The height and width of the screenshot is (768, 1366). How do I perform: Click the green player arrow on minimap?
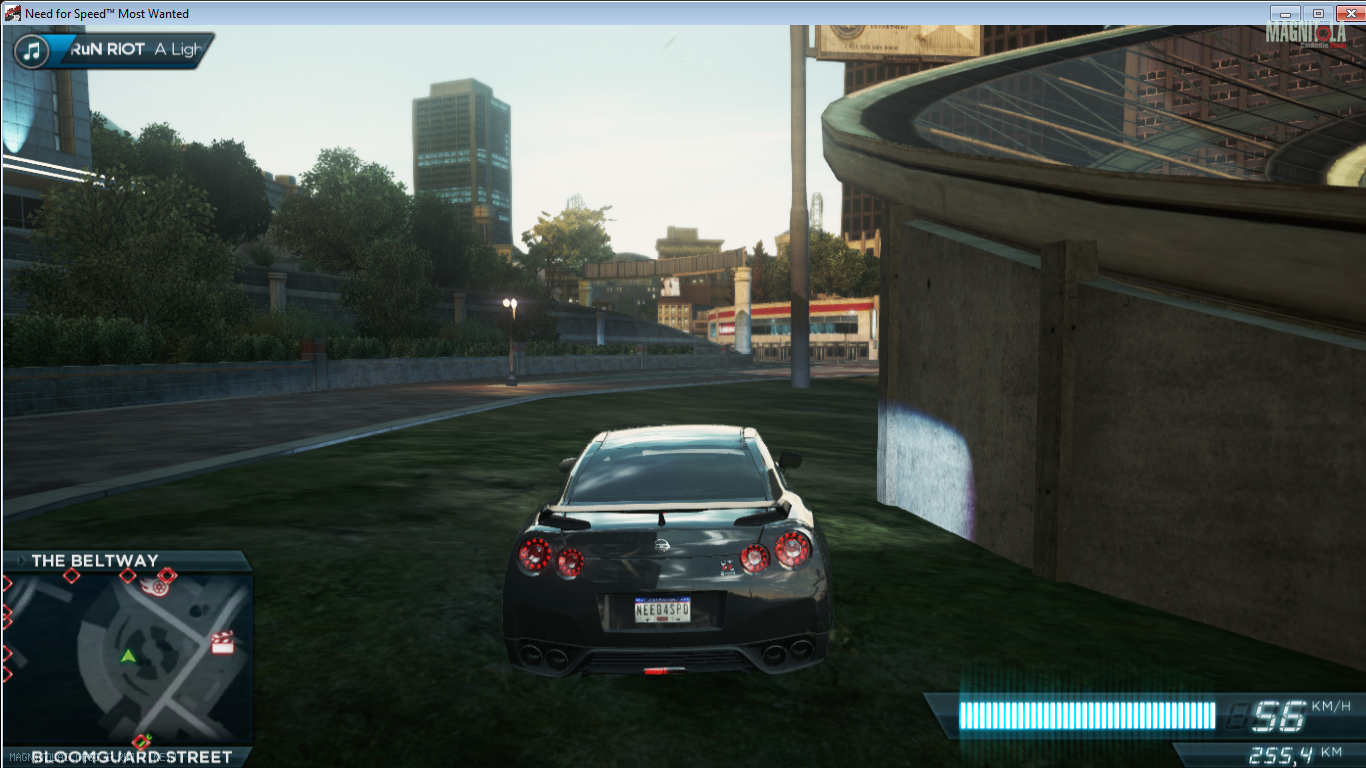(x=128, y=657)
